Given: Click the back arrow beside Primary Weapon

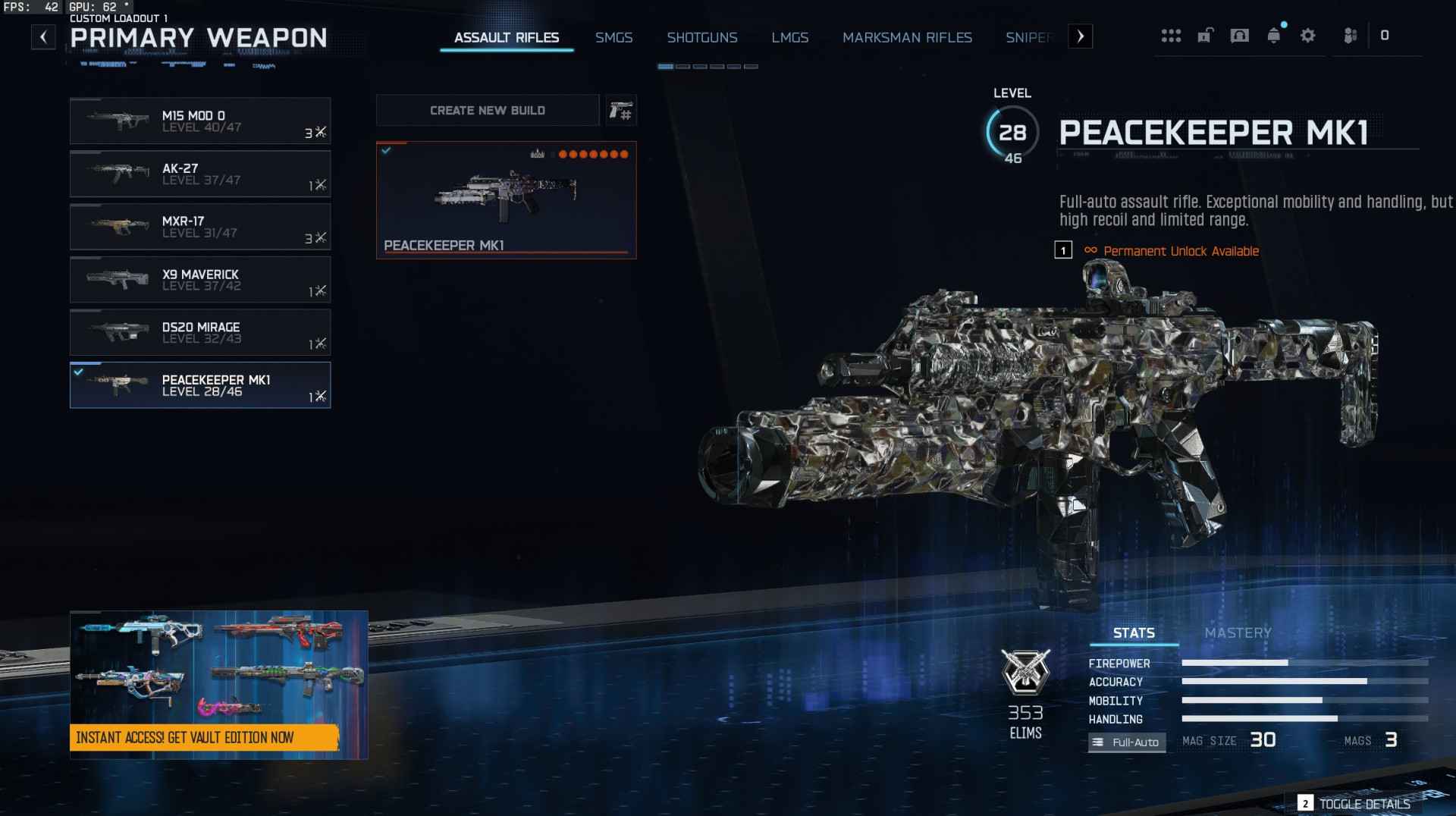Looking at the screenshot, I should [x=43, y=36].
